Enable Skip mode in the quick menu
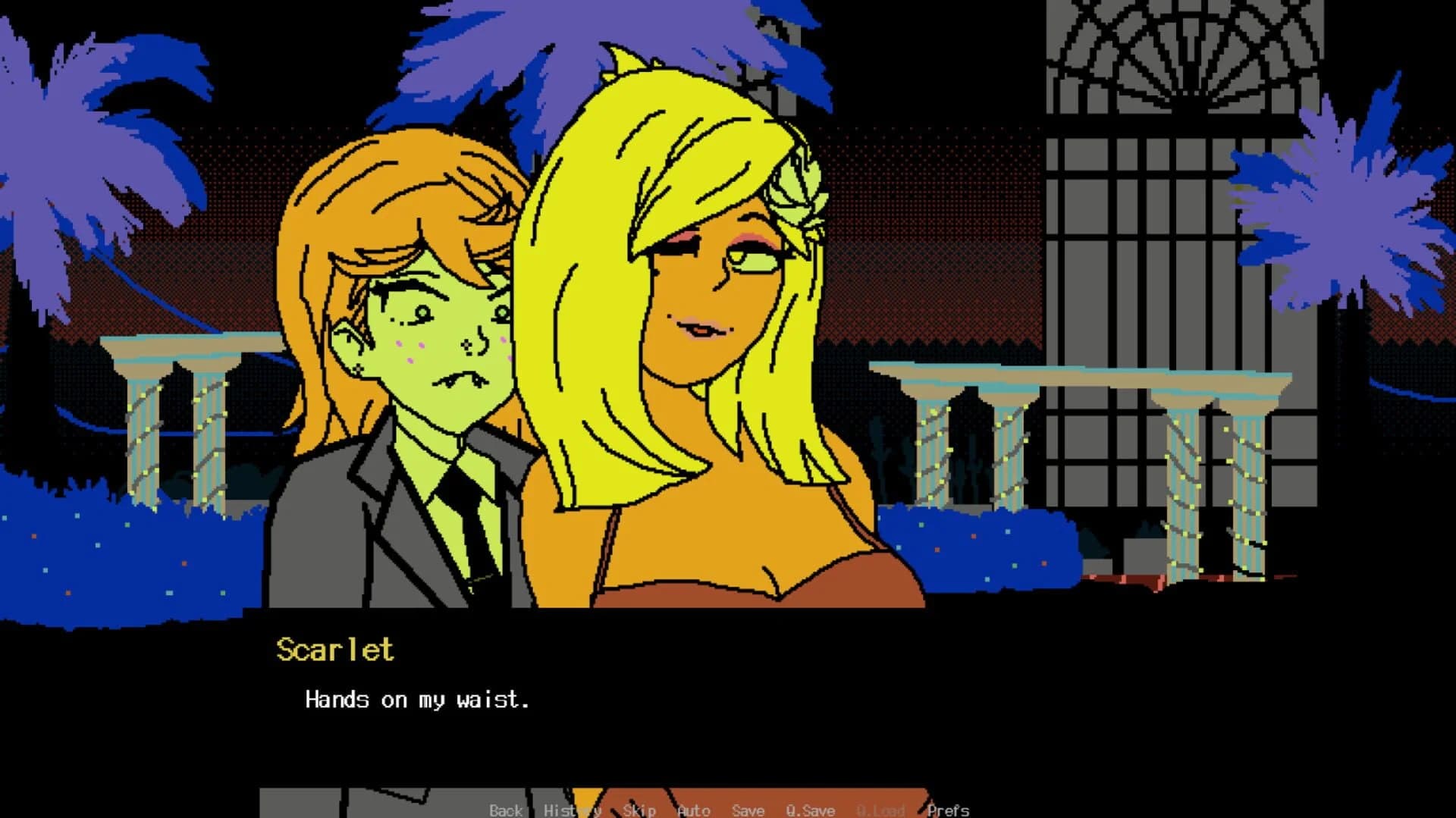This screenshot has width=1456, height=818. (x=639, y=810)
